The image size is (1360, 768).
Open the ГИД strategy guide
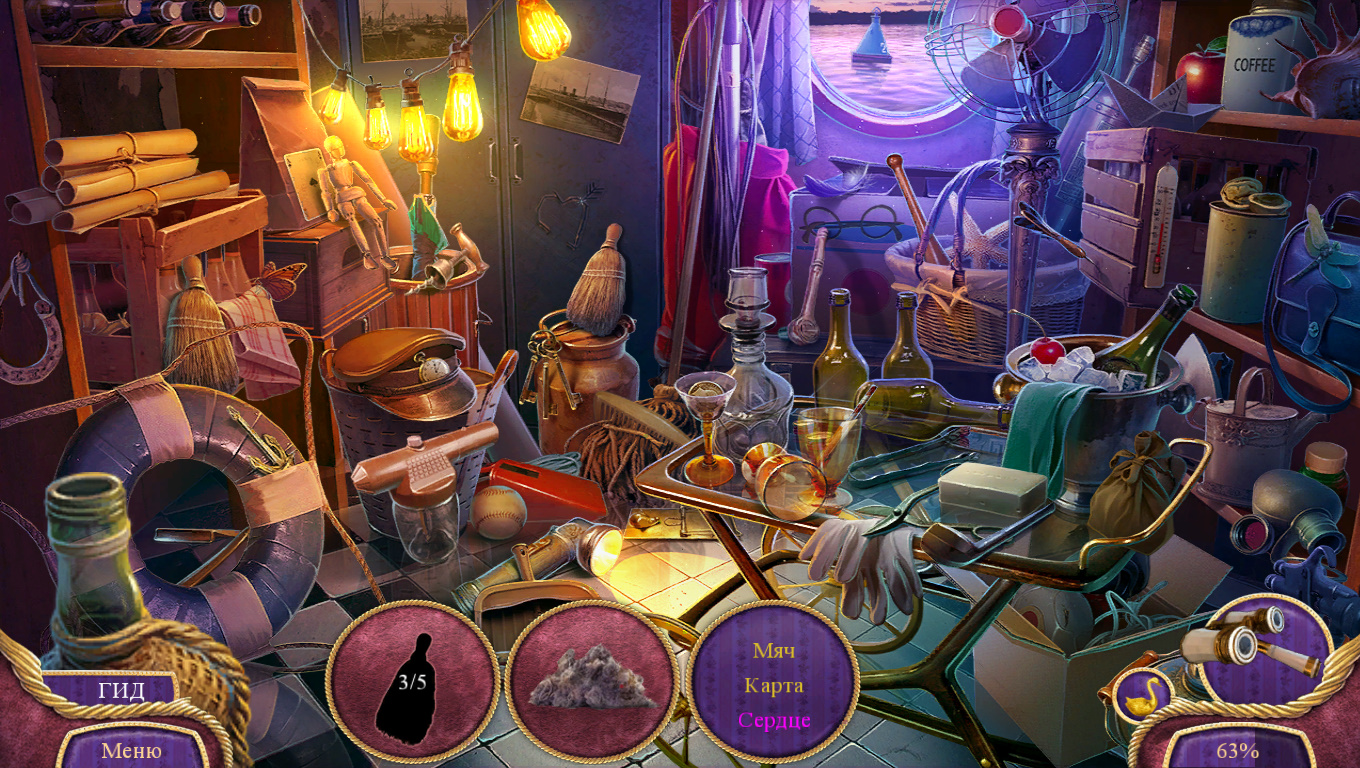click(x=121, y=691)
